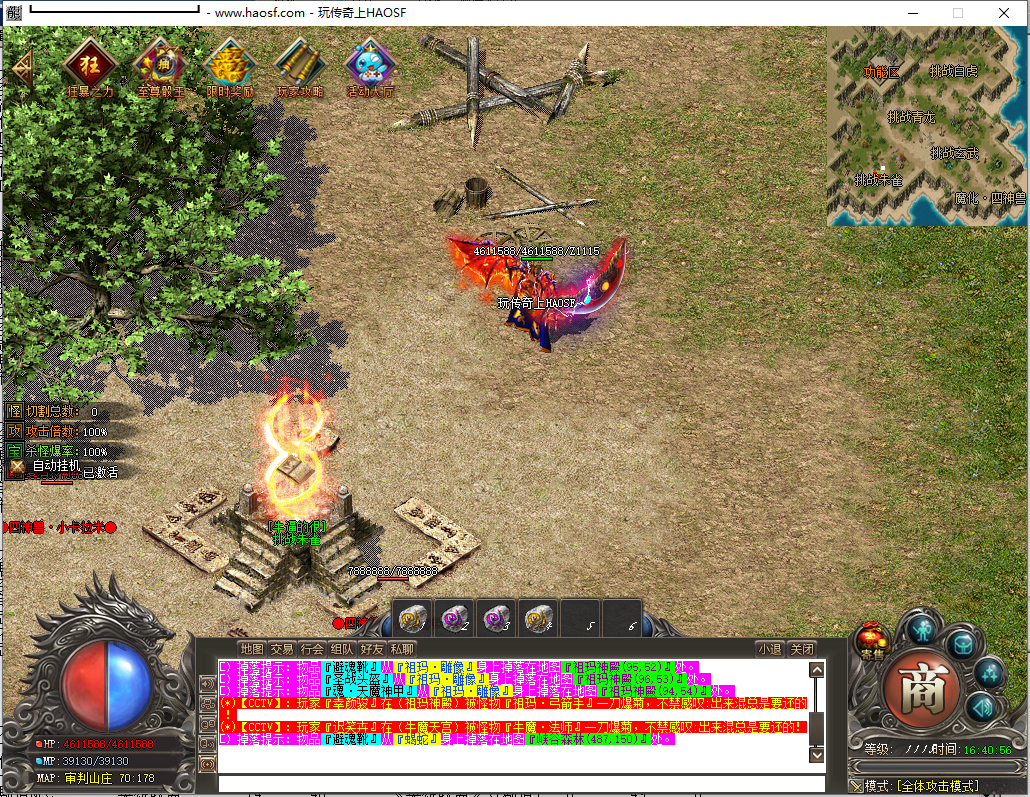This screenshot has width=1030, height=797.
Task: Collapse the top icon bar arrow
Action: tap(22, 66)
